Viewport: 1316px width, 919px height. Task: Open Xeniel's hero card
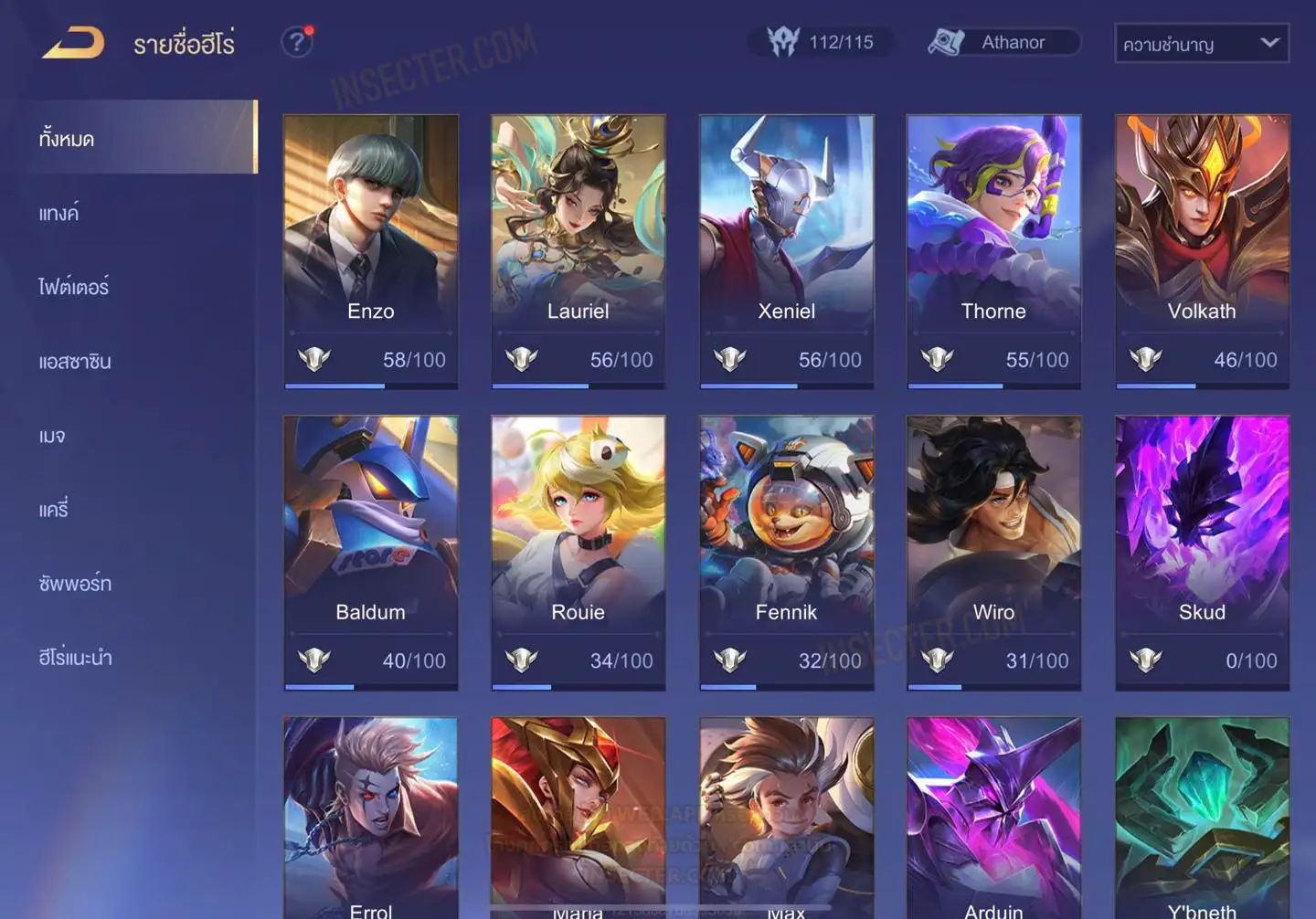tap(786, 250)
